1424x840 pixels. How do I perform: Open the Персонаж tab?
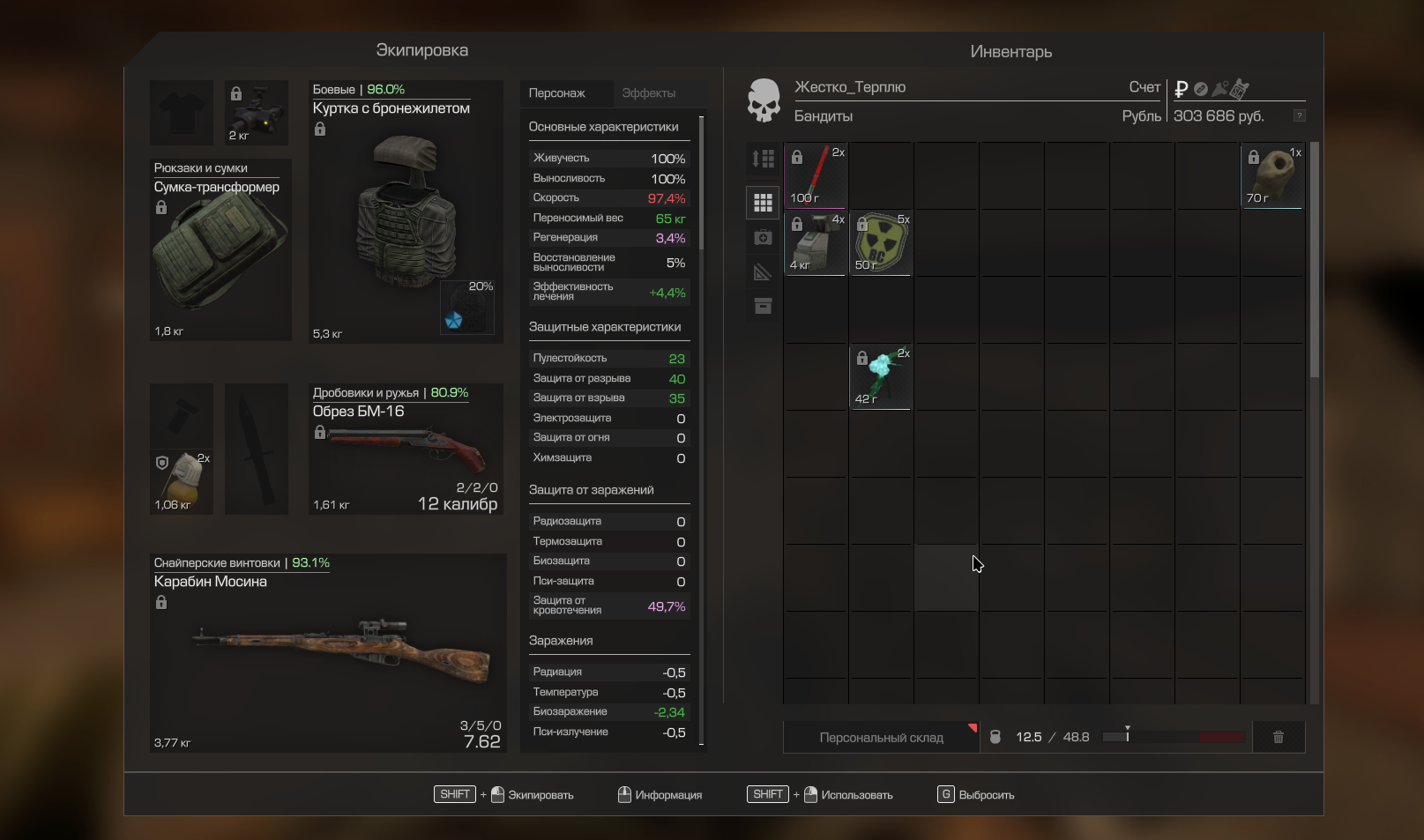pyautogui.click(x=556, y=93)
